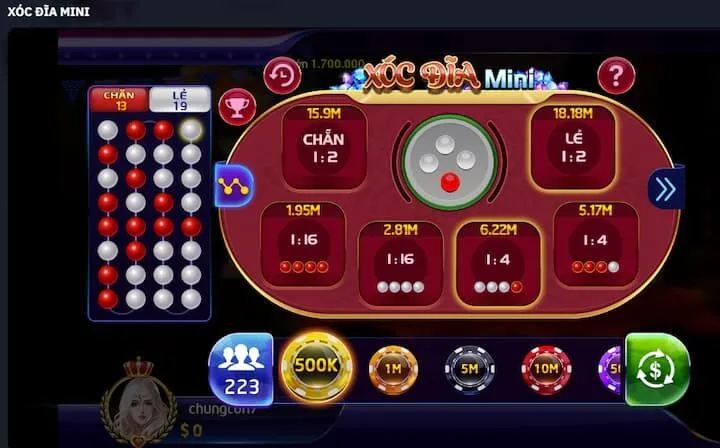Show the 223 players list
This screenshot has height=448, width=720.
click(240, 368)
